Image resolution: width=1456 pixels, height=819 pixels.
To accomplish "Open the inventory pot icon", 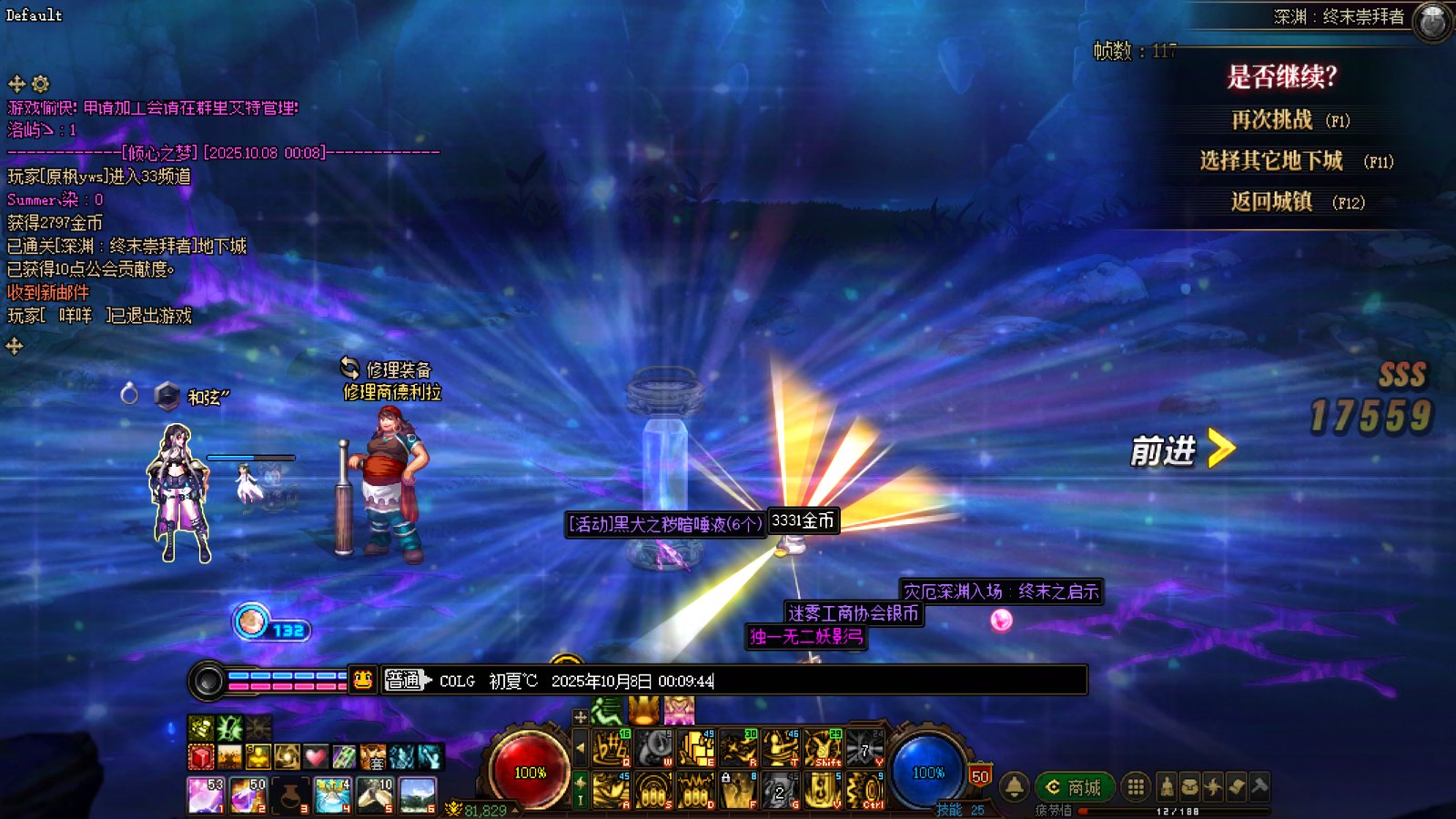I will tap(1189, 787).
